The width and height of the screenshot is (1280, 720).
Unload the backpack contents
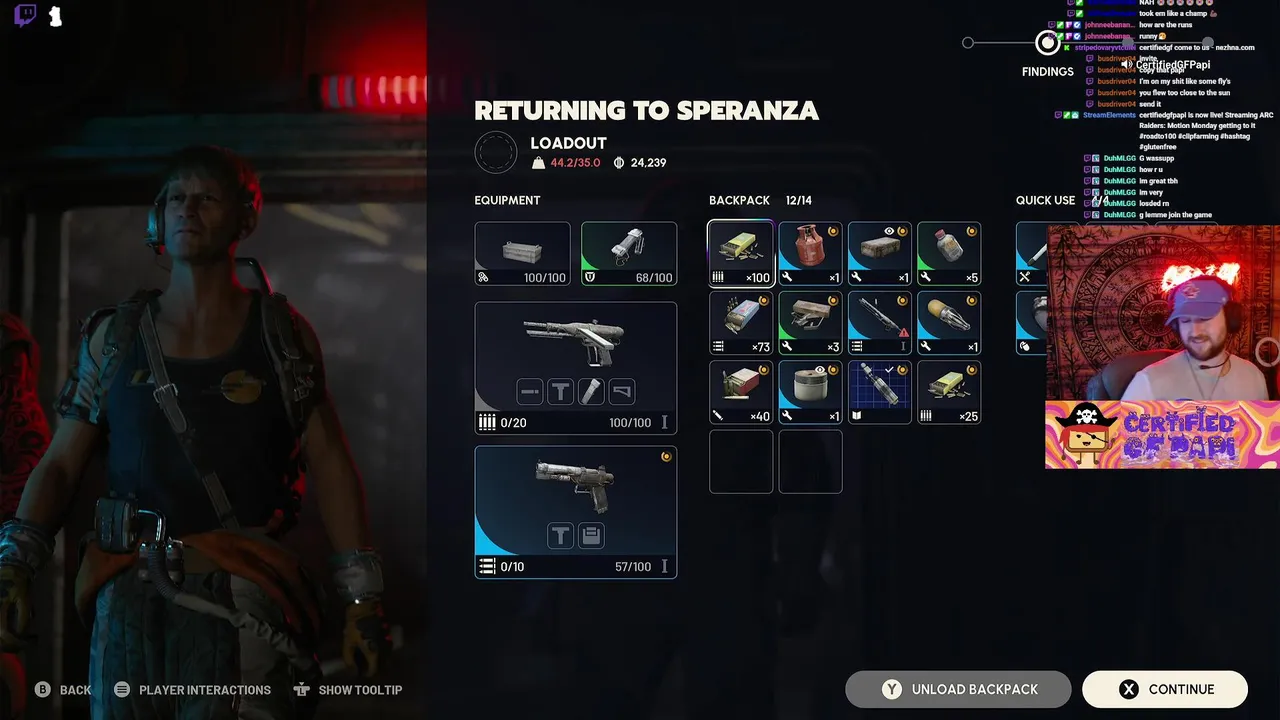tap(957, 689)
